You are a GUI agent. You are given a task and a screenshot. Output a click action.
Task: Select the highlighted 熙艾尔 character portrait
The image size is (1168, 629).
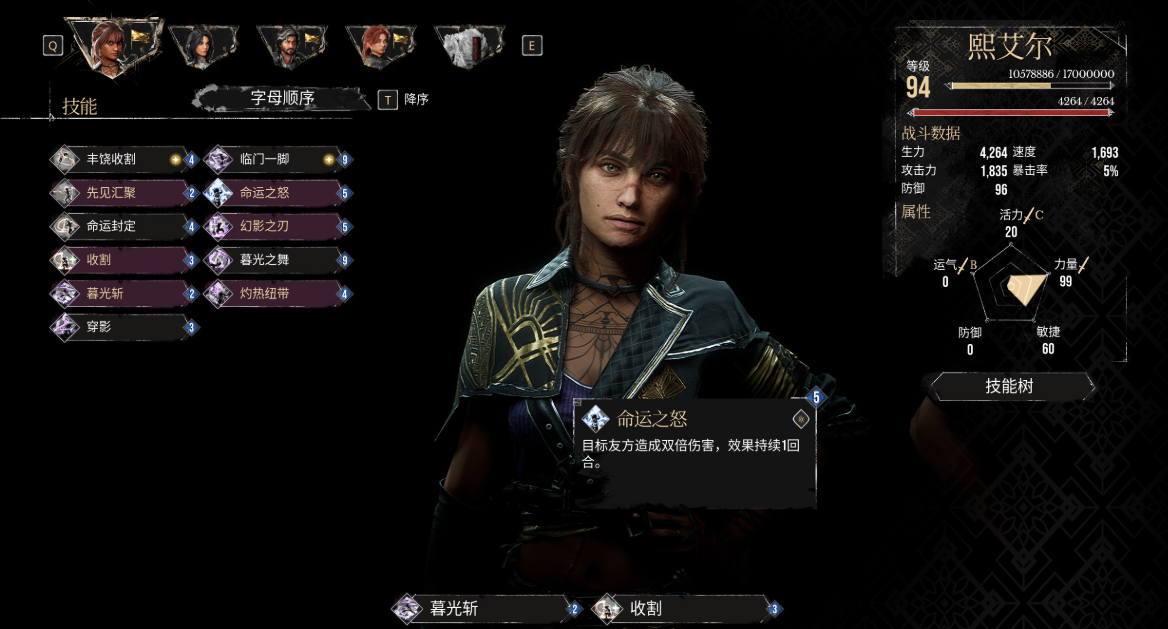tap(113, 45)
